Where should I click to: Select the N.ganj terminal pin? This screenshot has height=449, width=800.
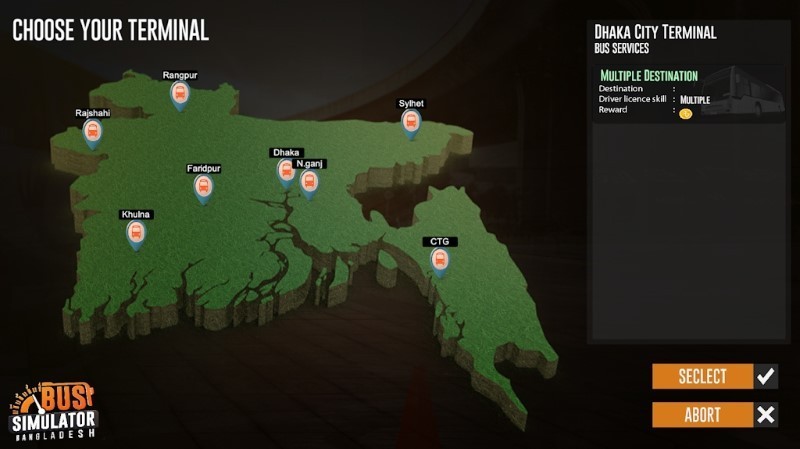click(x=309, y=182)
